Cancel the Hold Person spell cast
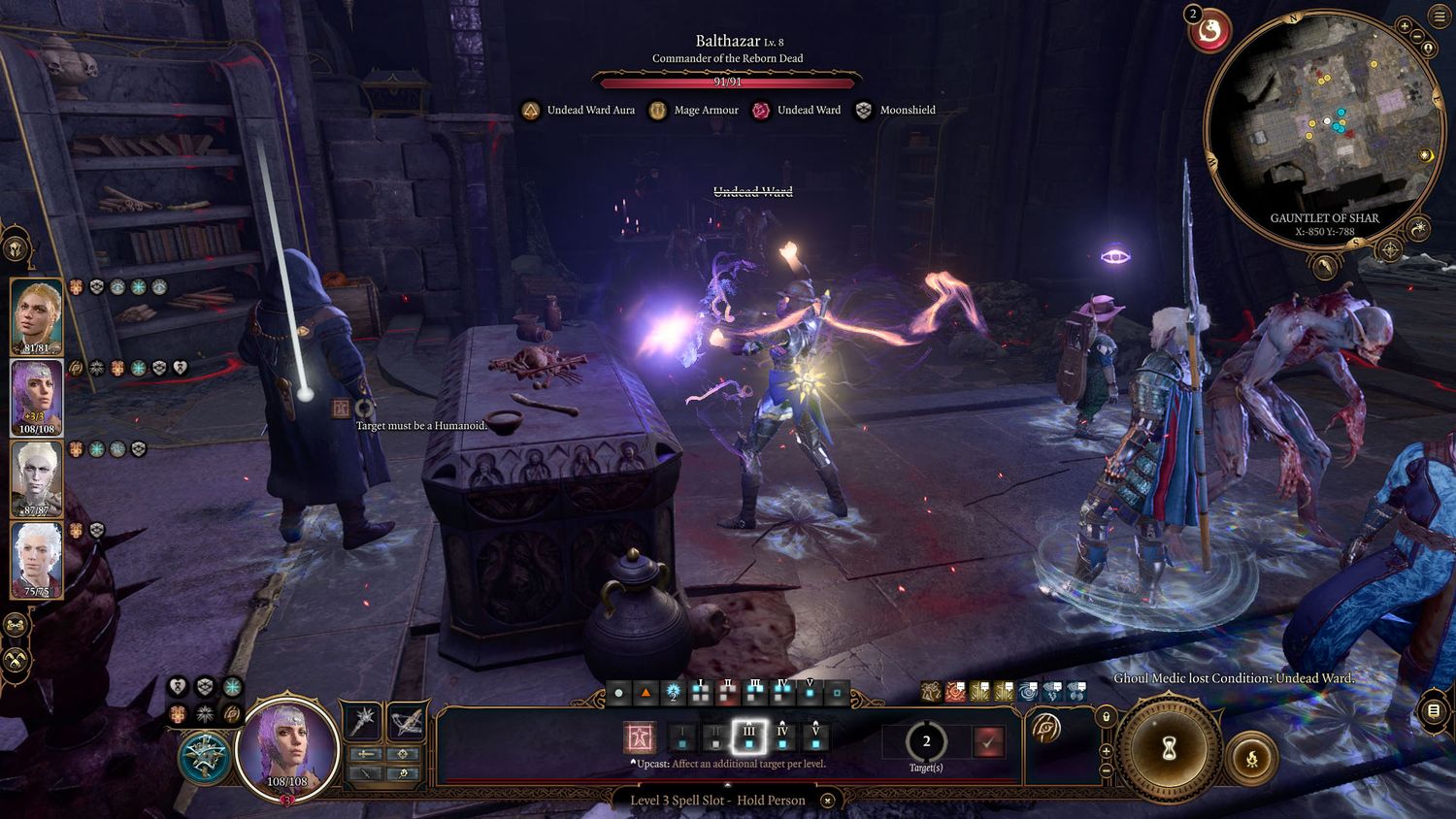Viewport: 1456px width, 819px height. coord(827,801)
